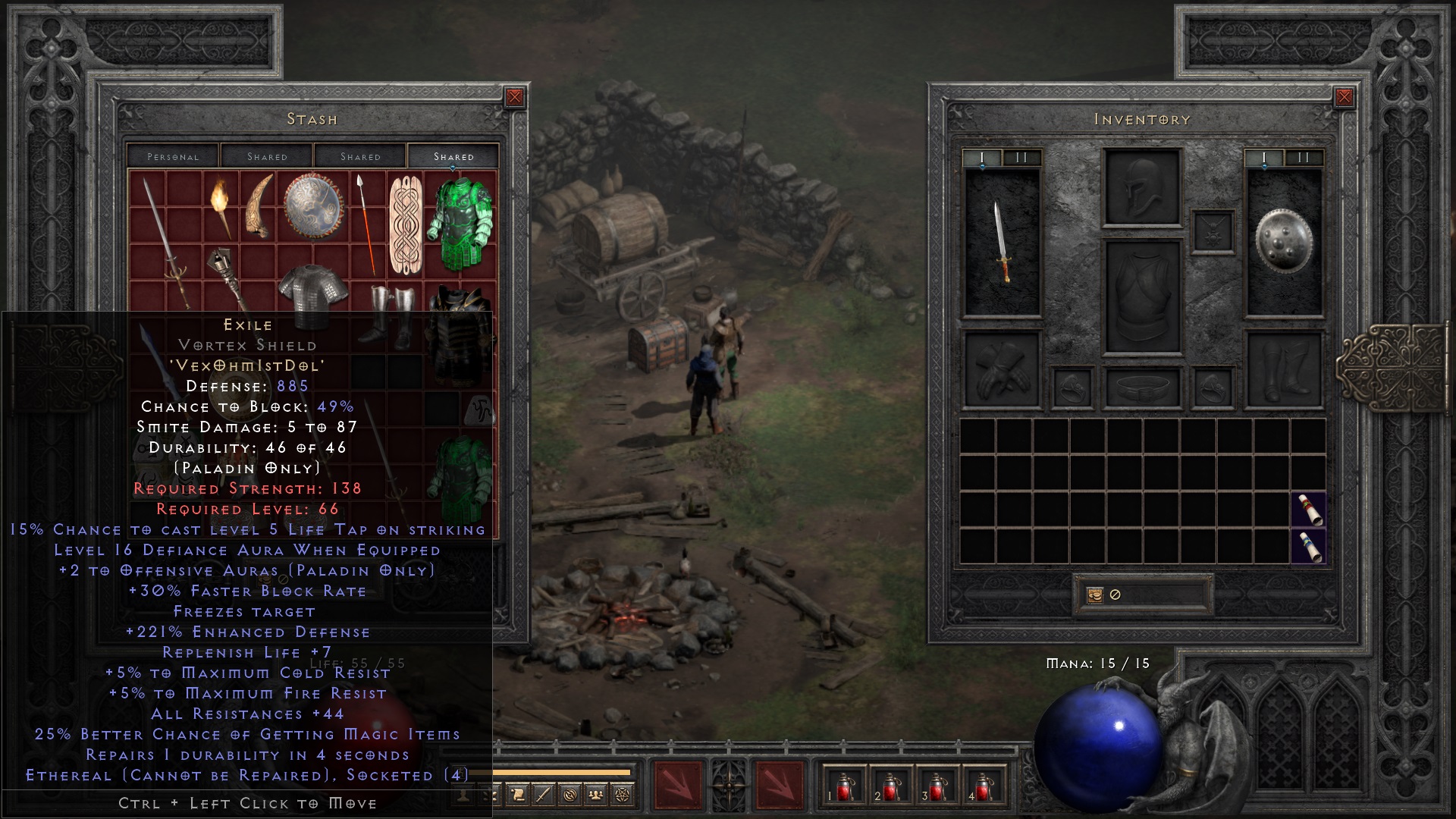Select the orange-shafted spear in stash

click(366, 224)
